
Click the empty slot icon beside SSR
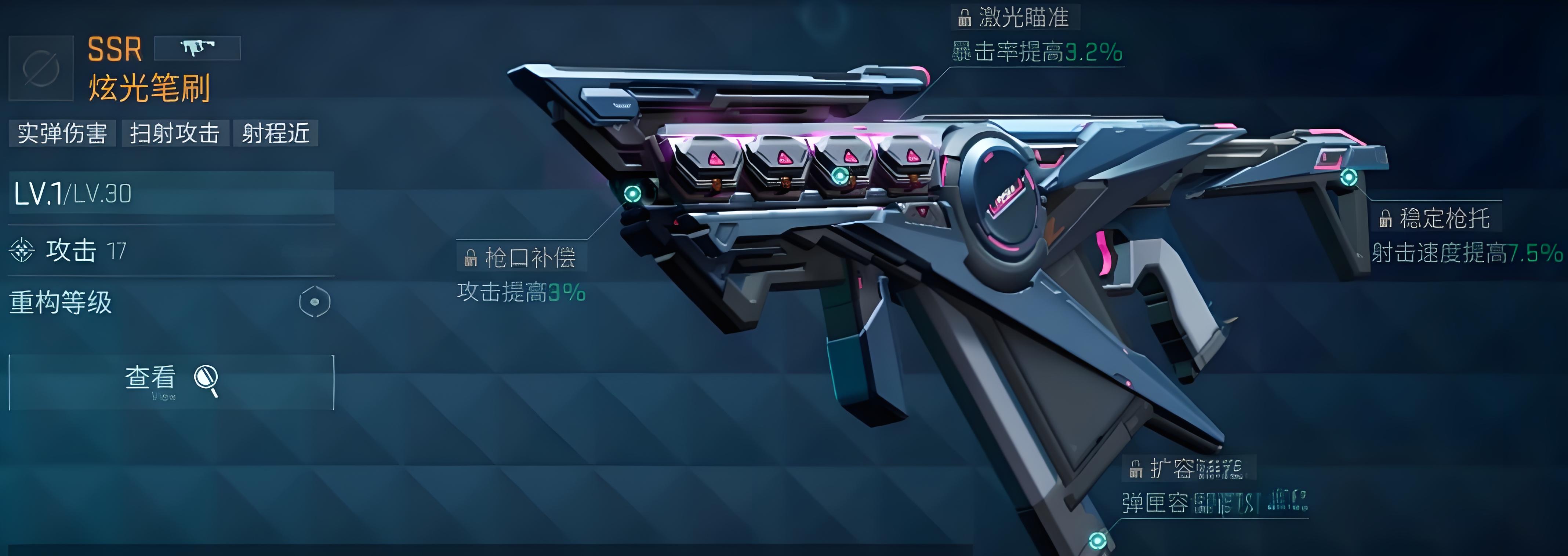(x=41, y=68)
